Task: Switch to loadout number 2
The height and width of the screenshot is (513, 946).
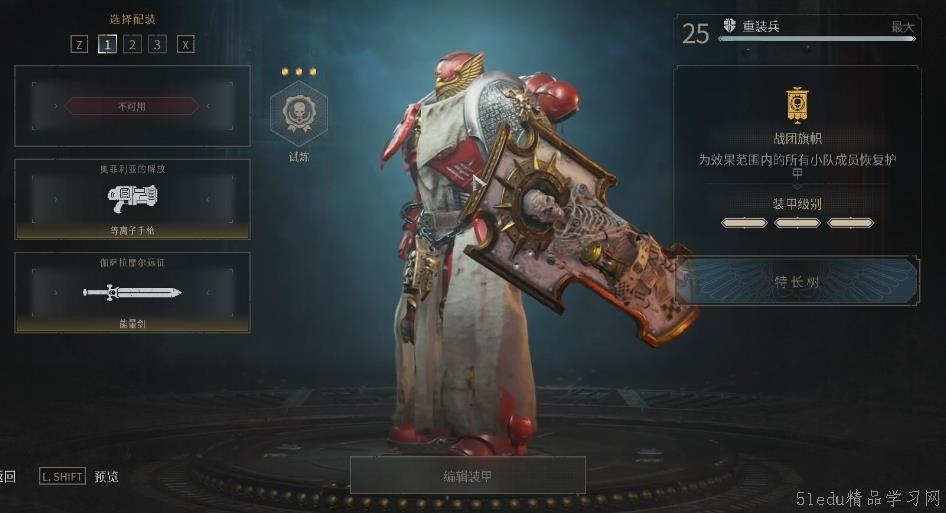Action: click(x=132, y=44)
